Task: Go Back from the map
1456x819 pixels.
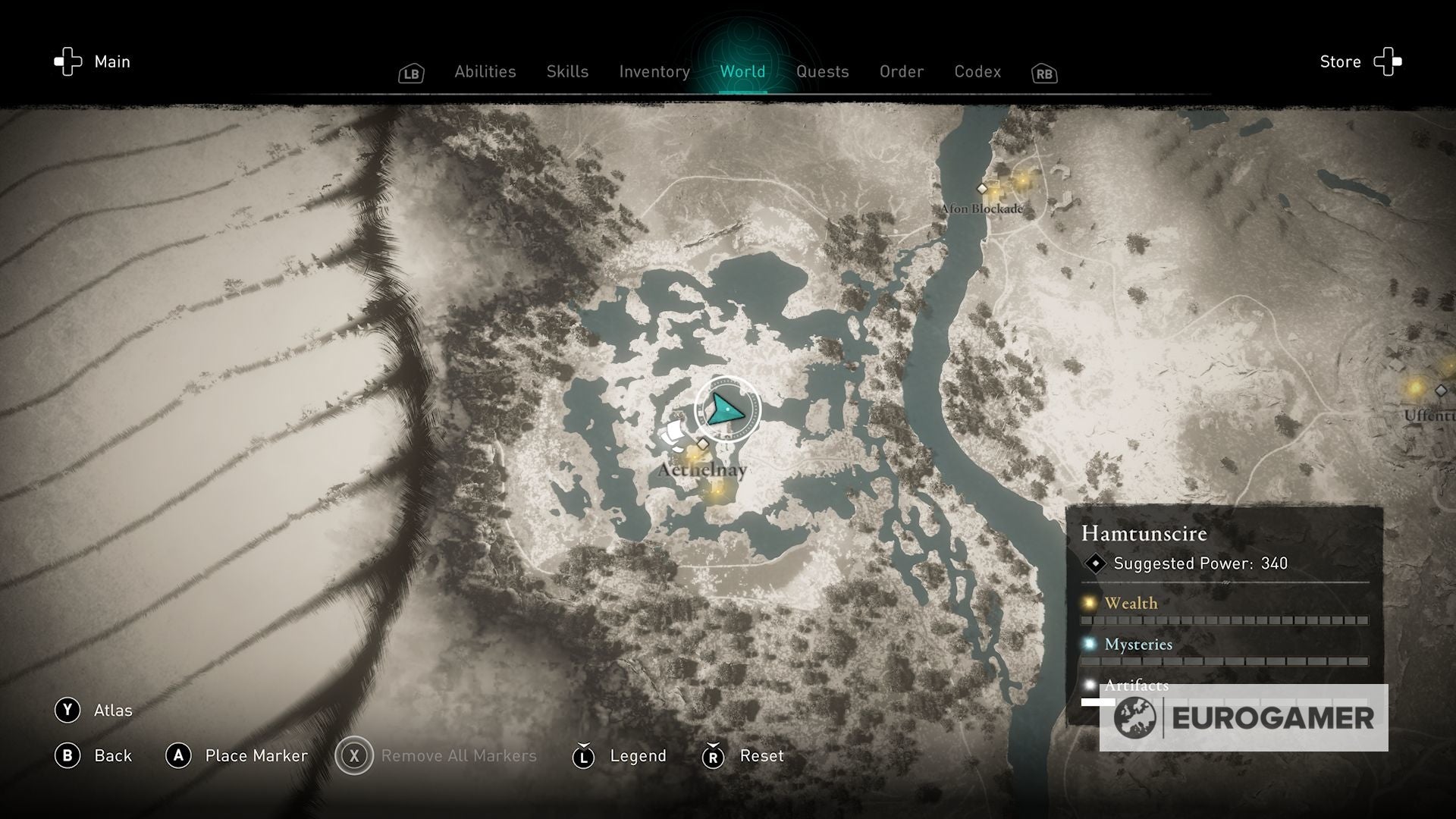Action: point(94,755)
